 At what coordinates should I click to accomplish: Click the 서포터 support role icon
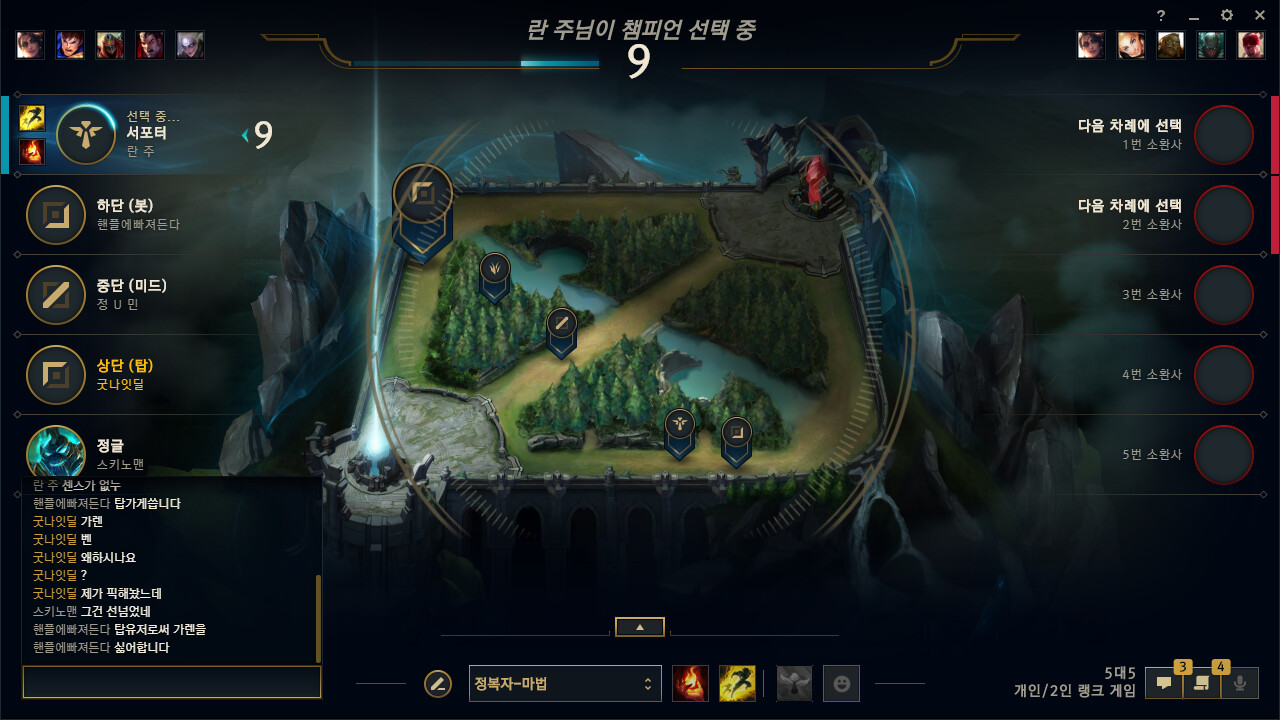(85, 135)
